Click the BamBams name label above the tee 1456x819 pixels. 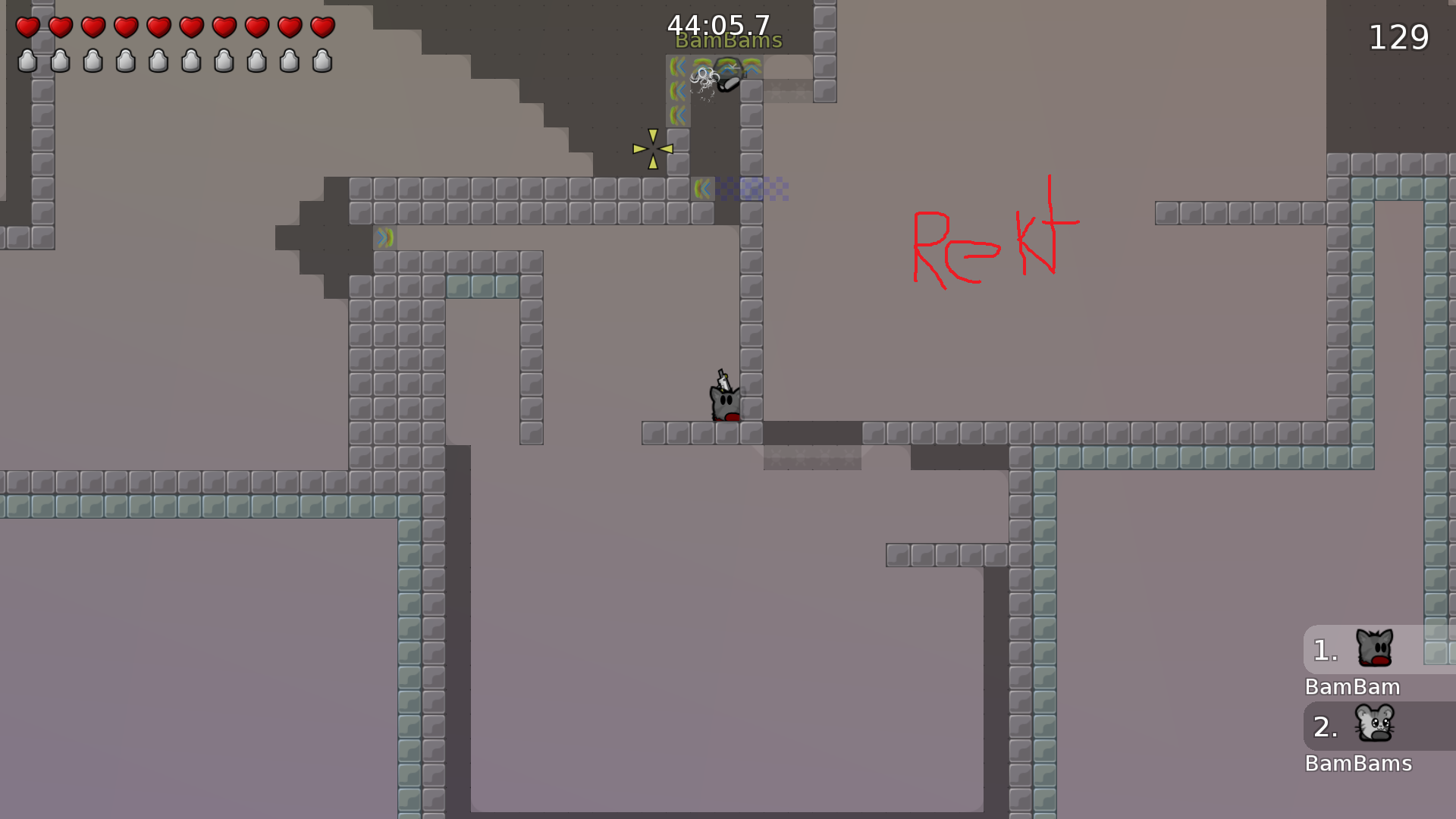pyautogui.click(x=727, y=40)
